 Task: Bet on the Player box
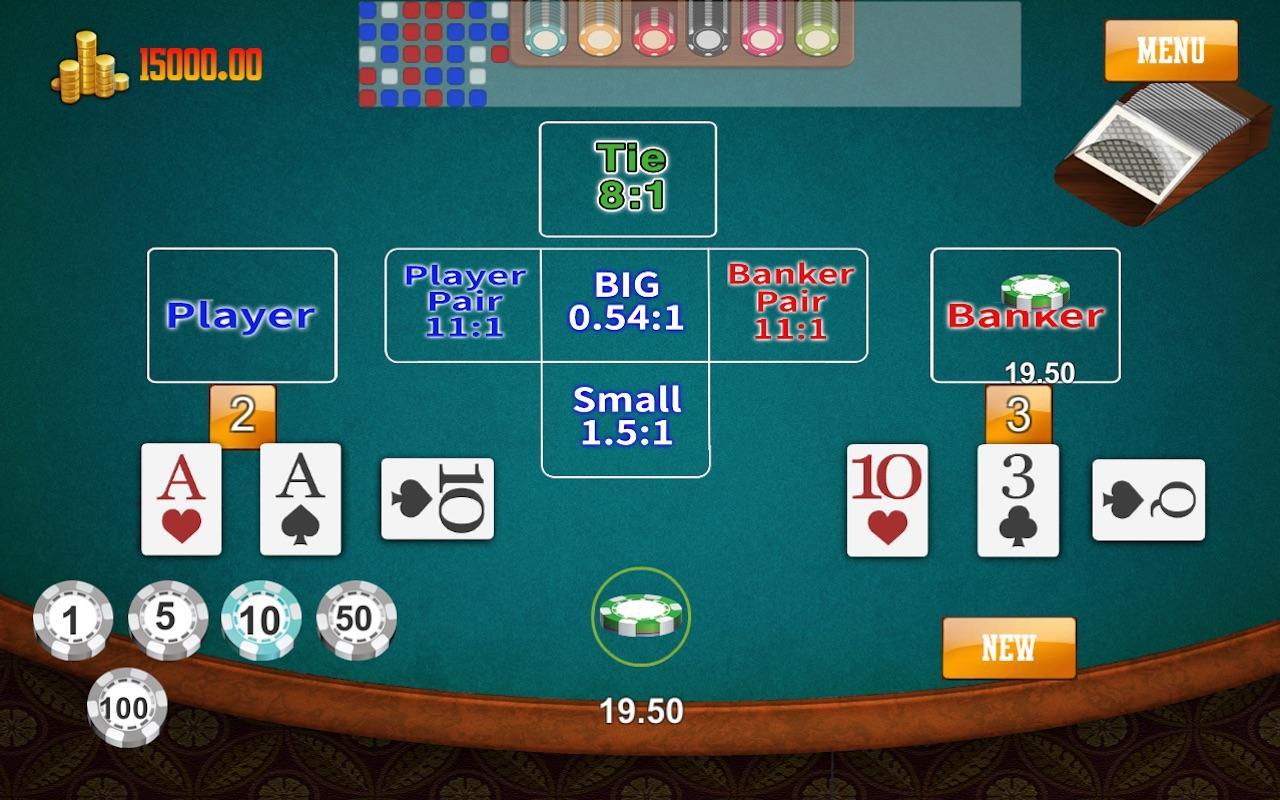click(242, 315)
